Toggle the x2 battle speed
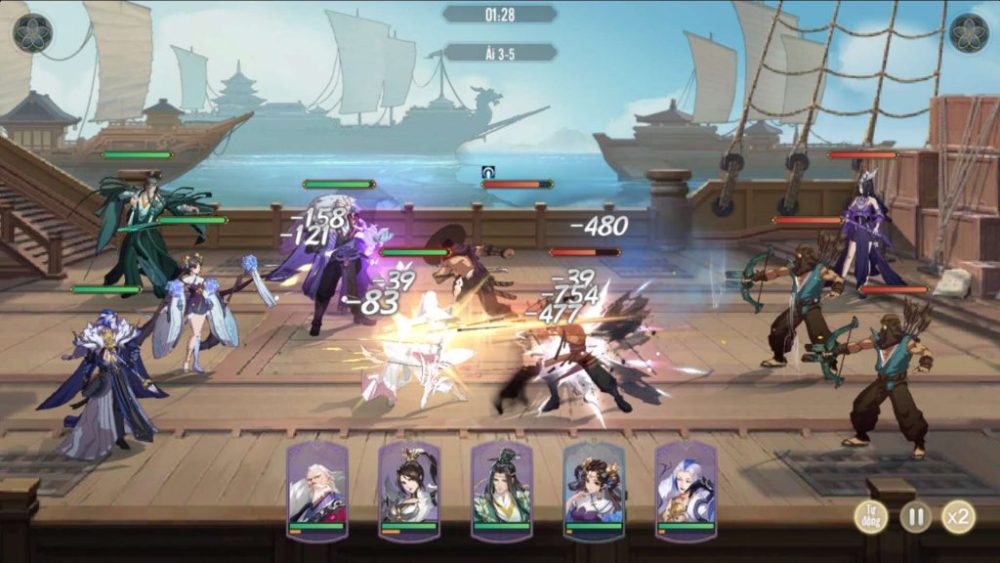 (x=959, y=516)
